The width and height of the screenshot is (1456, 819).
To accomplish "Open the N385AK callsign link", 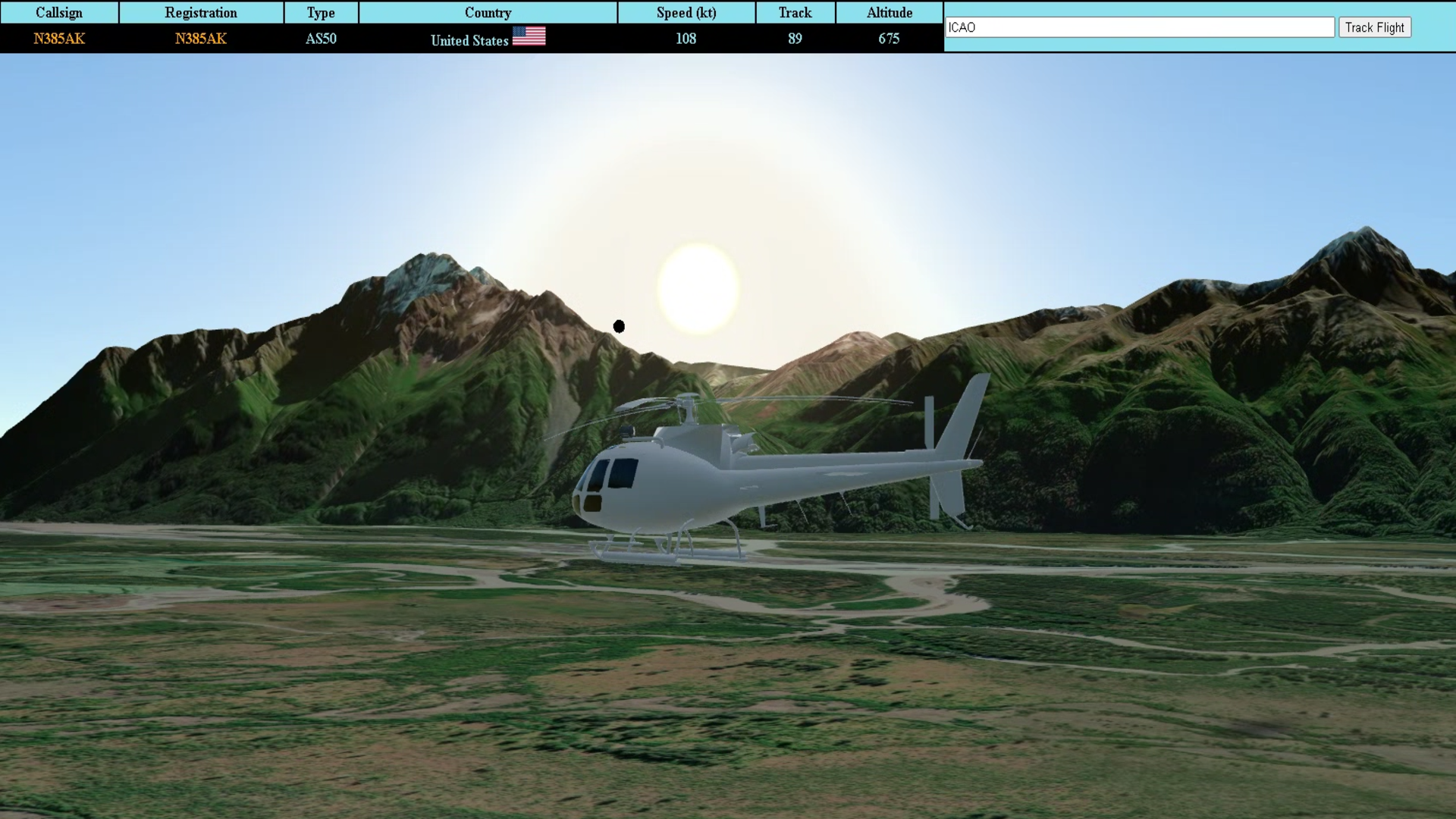I will pos(59,39).
